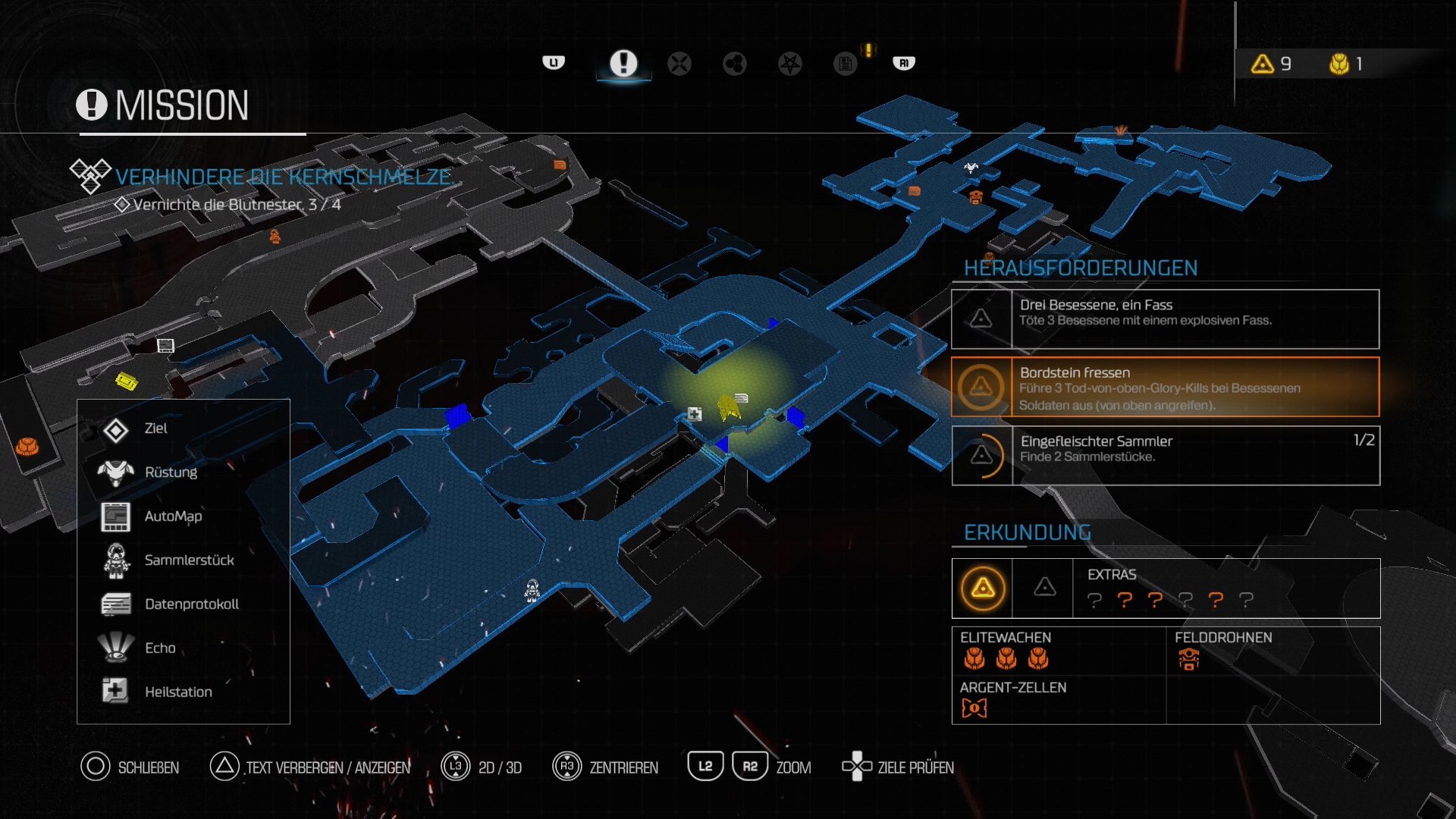Viewport: 1456px width, 819px height.
Task: Switch to the crossed-weapons arsenal tab
Action: (679, 64)
